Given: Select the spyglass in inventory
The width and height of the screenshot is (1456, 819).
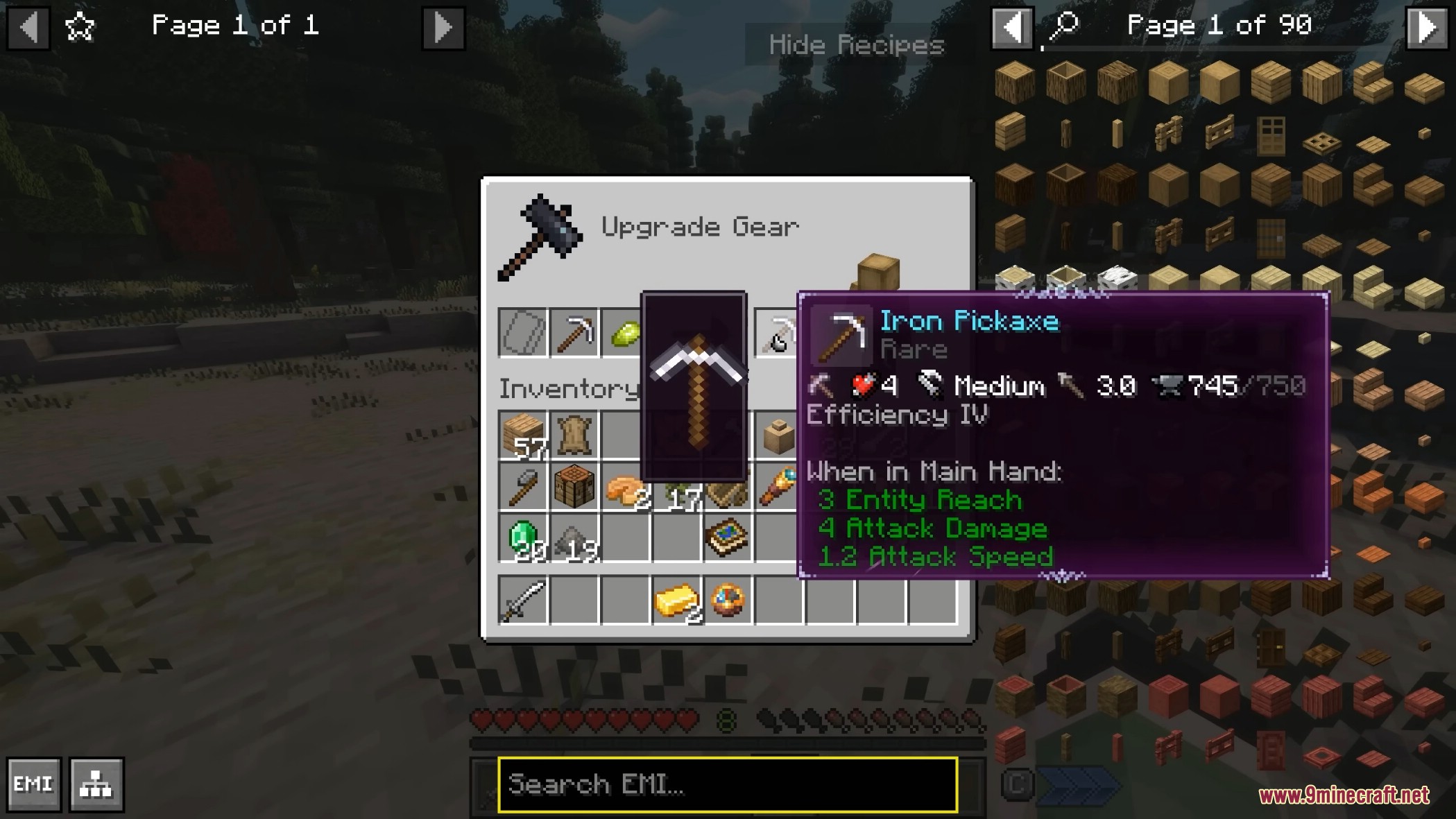Looking at the screenshot, I should click(x=778, y=487).
